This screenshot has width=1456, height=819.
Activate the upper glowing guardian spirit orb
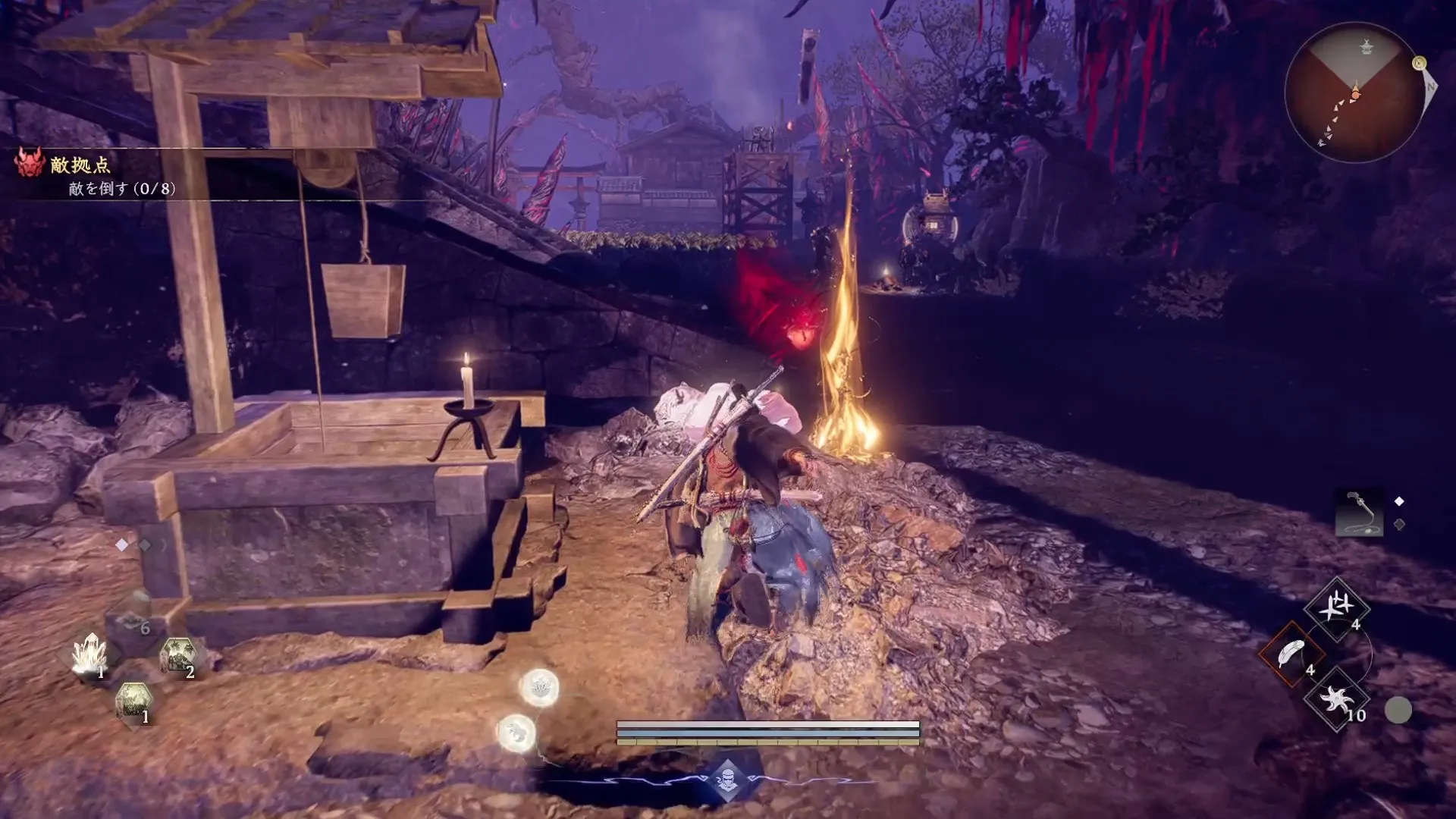(x=539, y=688)
